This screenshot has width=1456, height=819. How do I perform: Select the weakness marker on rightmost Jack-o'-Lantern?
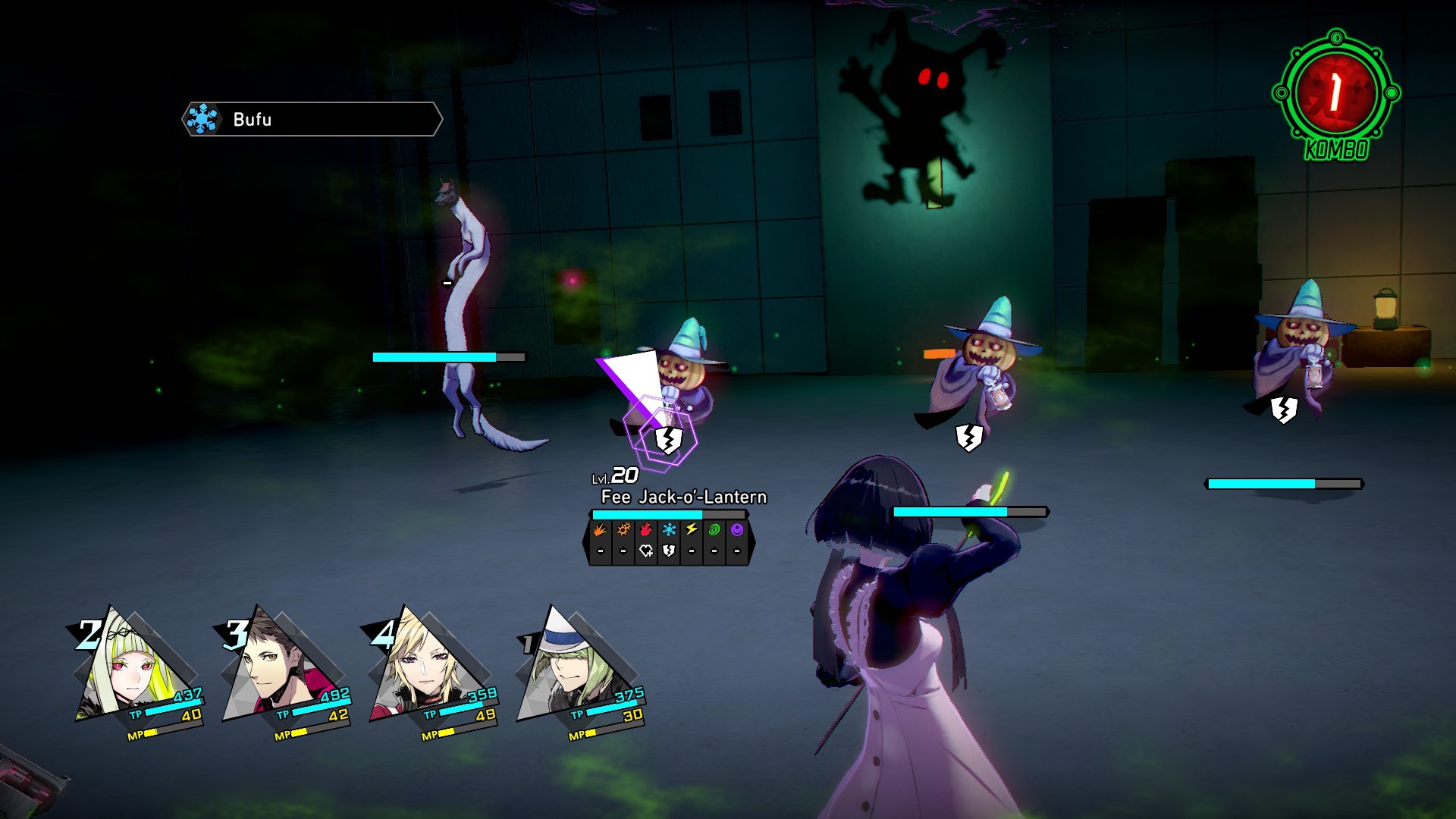point(1283,410)
